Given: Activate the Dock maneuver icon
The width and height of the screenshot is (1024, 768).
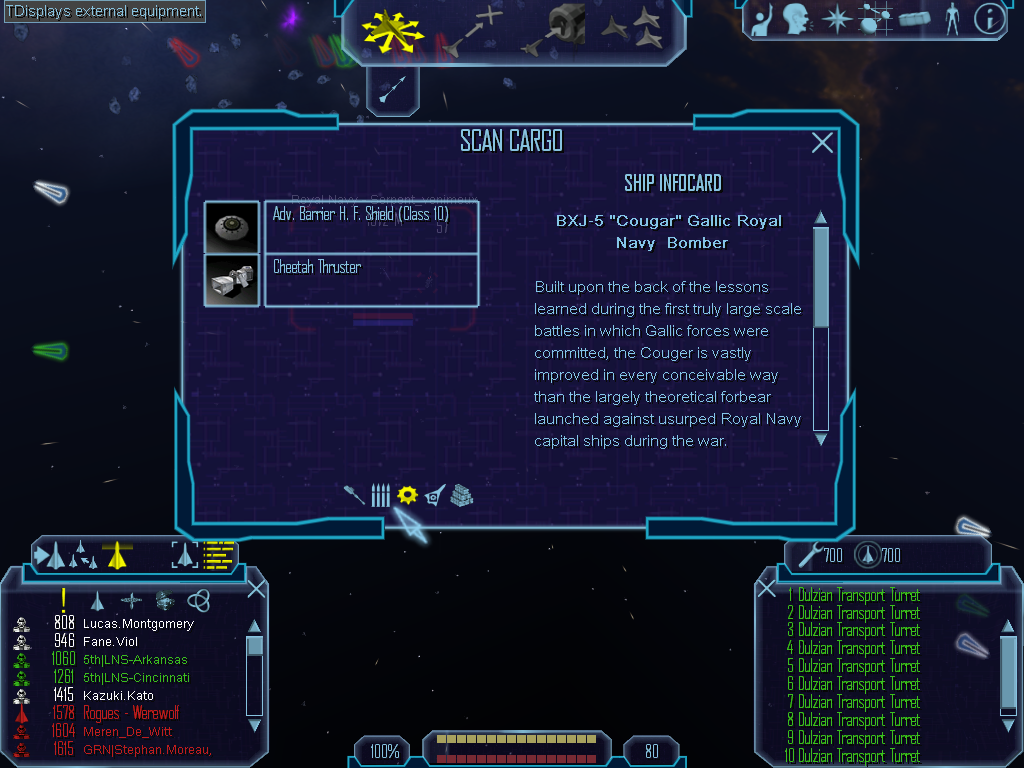Looking at the screenshot, I should click(556, 32).
